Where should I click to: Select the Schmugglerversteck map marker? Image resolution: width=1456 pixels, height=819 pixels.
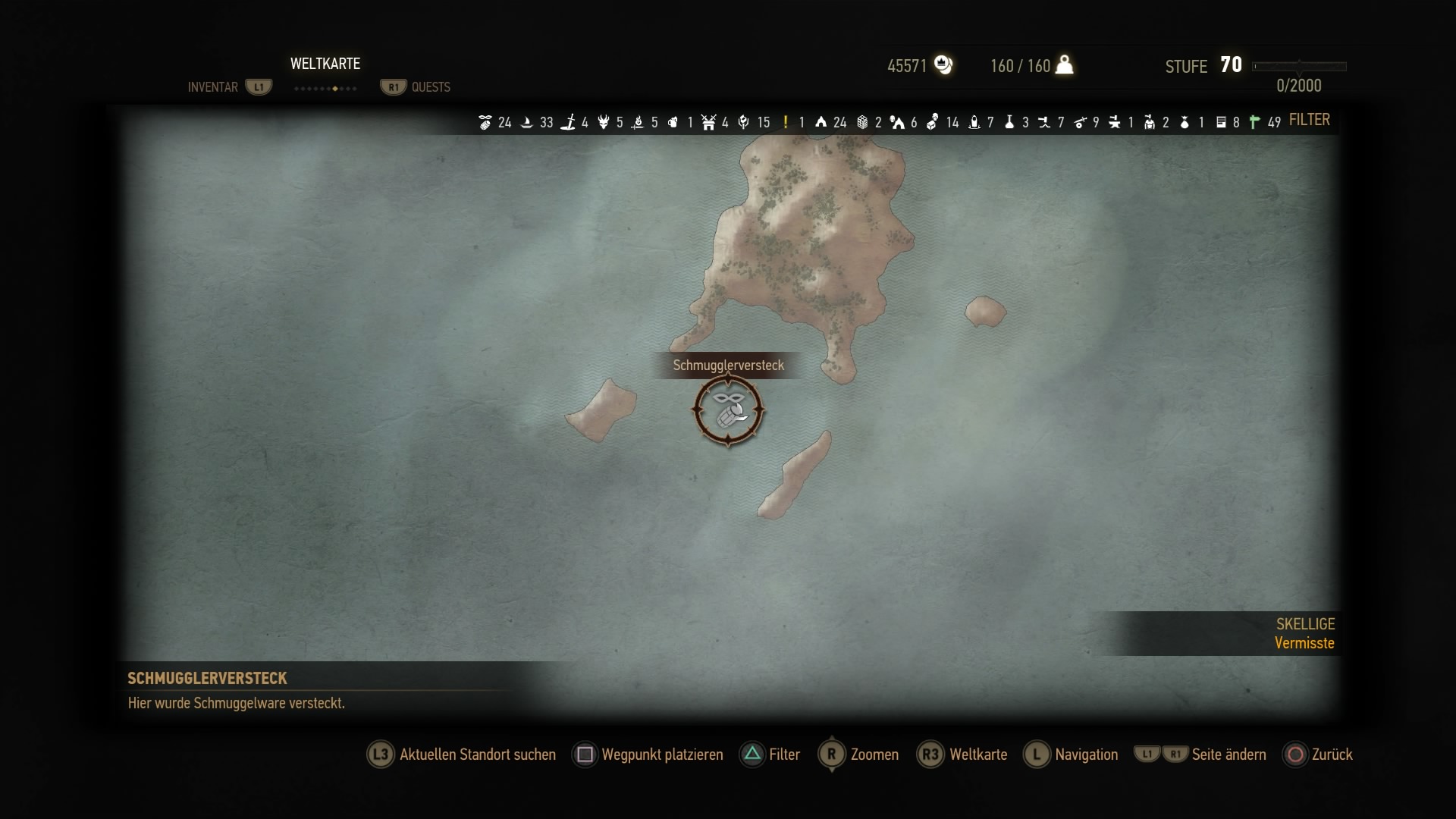728,410
